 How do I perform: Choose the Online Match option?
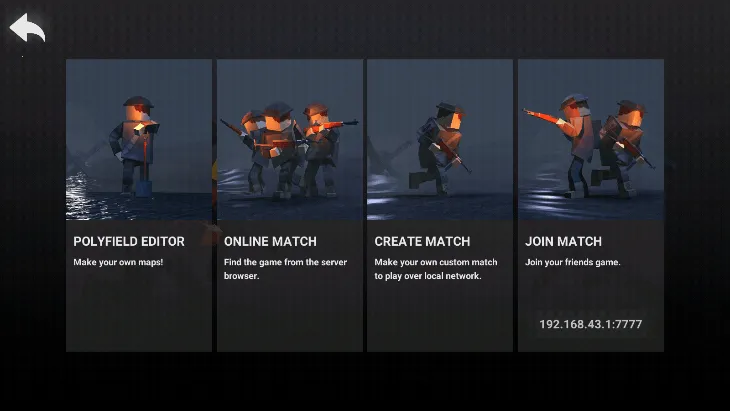click(x=290, y=205)
